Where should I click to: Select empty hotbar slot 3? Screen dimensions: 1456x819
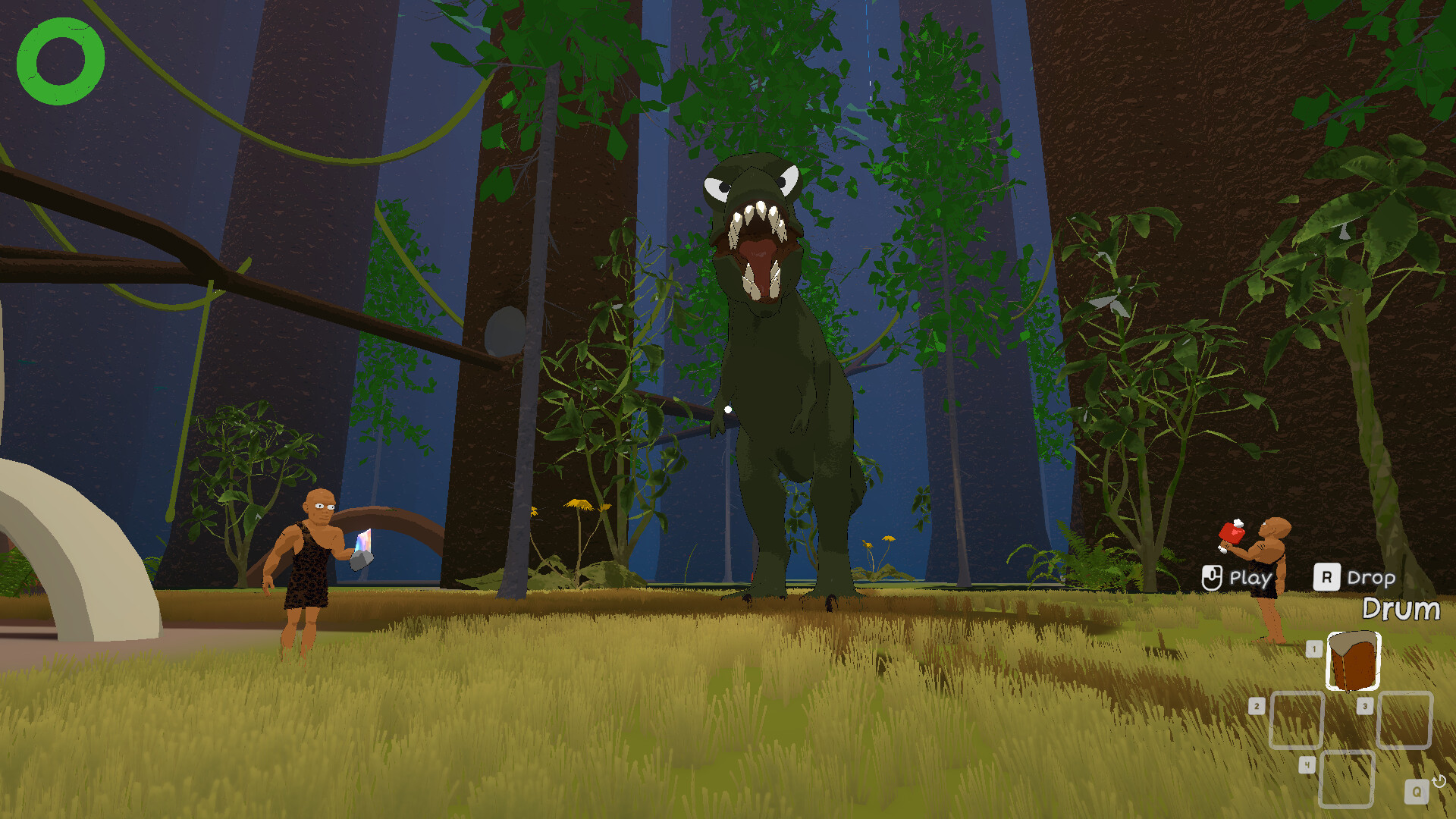point(1403,719)
